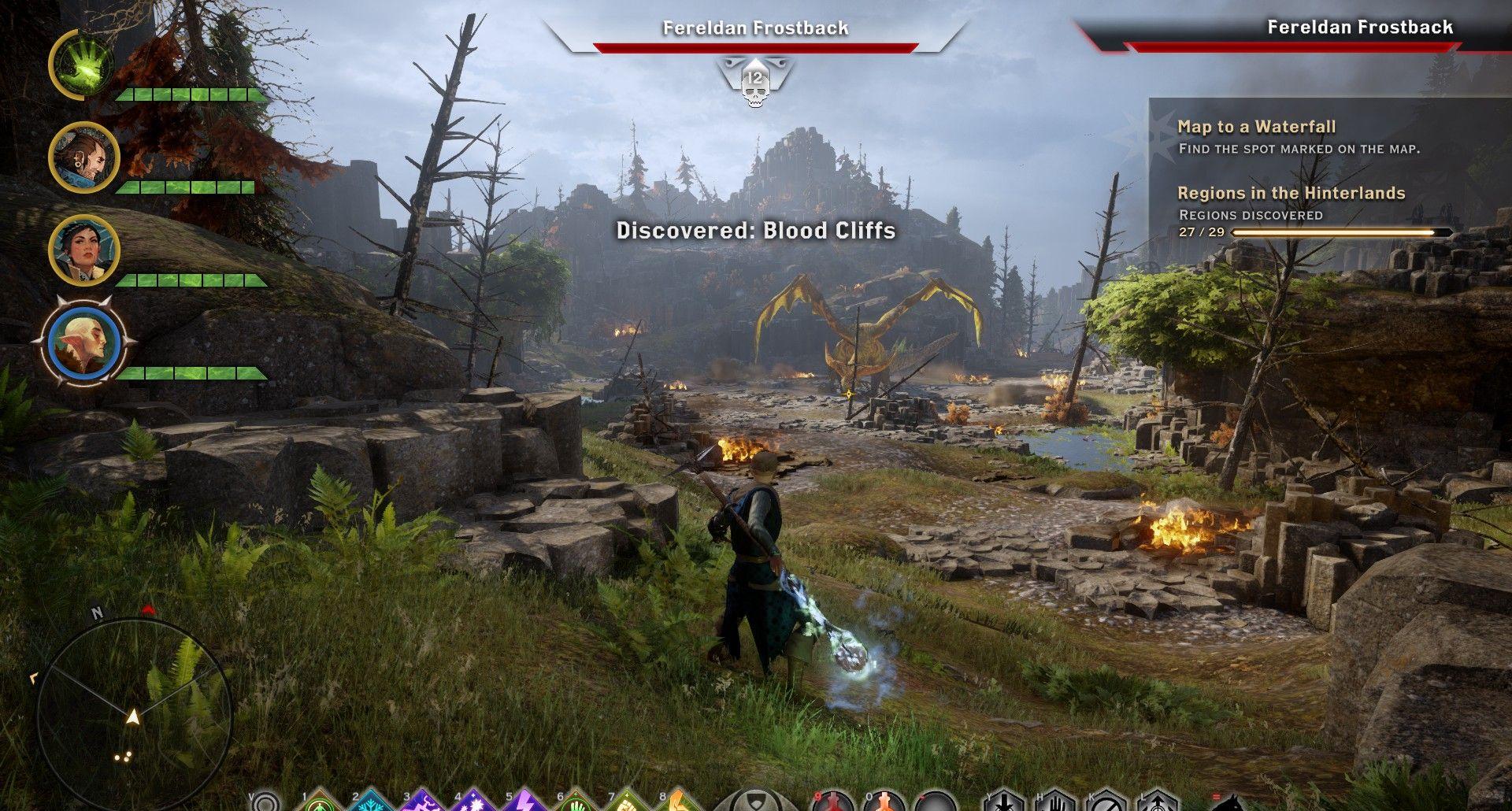Activate the blue snowflake ability in slot 2
Image resolution: width=1512 pixels, height=811 pixels.
(370, 803)
